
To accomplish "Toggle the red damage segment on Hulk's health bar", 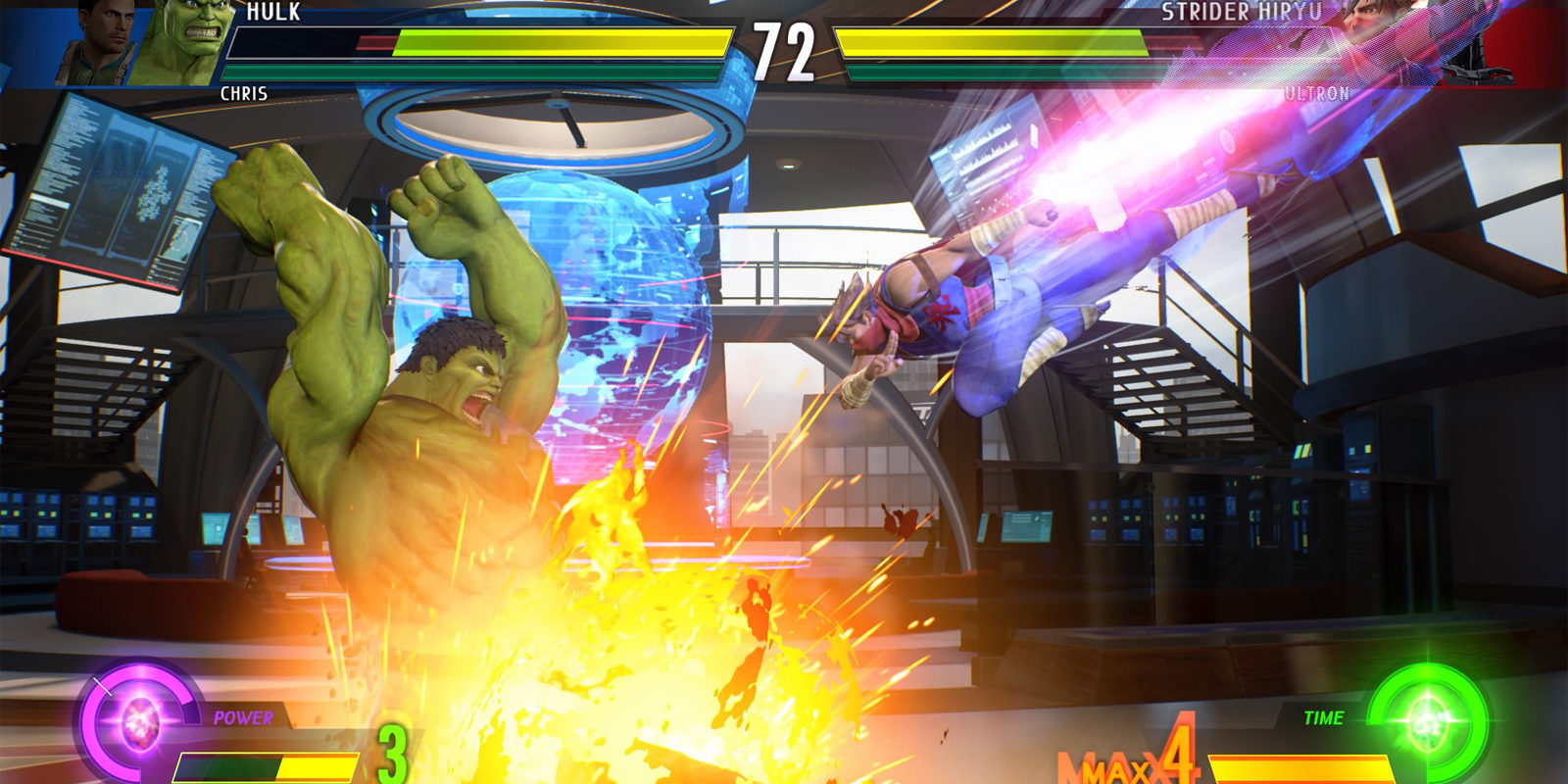I will coord(374,41).
